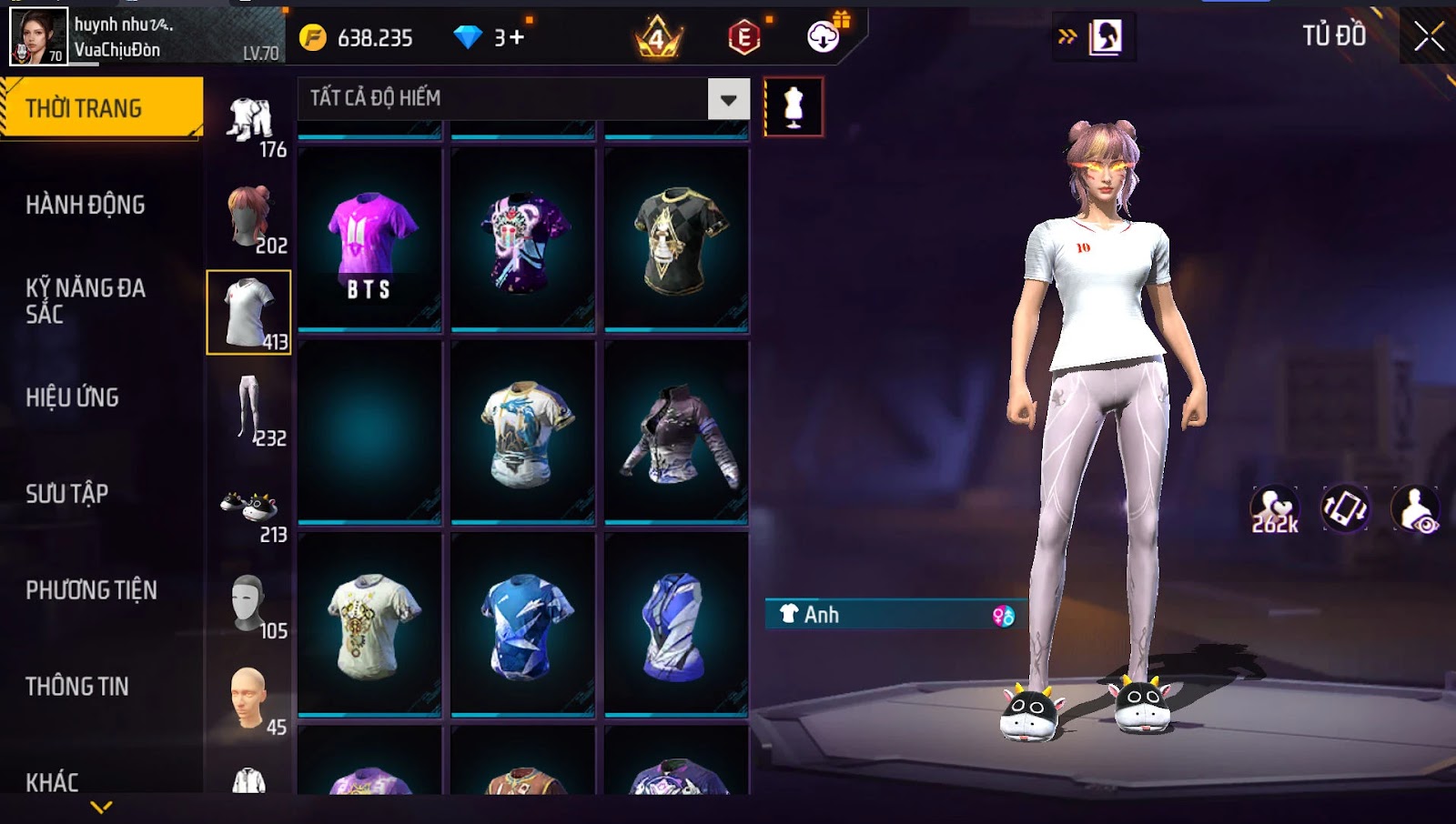Go to the Phương Tiện tab
Viewport: 1456px width, 824px height.
coord(91,590)
